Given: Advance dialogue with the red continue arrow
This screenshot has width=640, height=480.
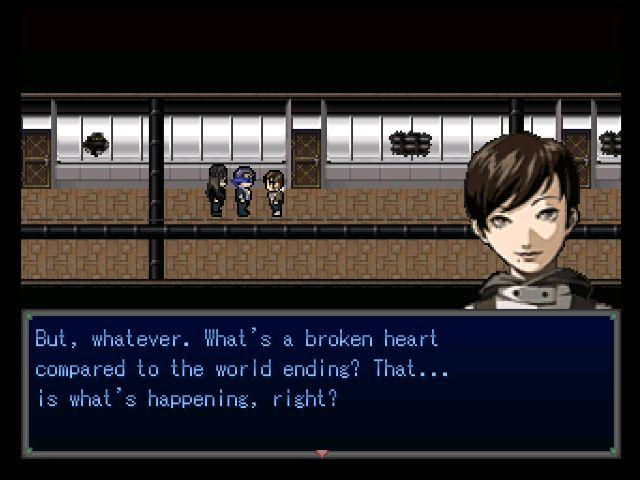Looking at the screenshot, I should click(x=321, y=454).
